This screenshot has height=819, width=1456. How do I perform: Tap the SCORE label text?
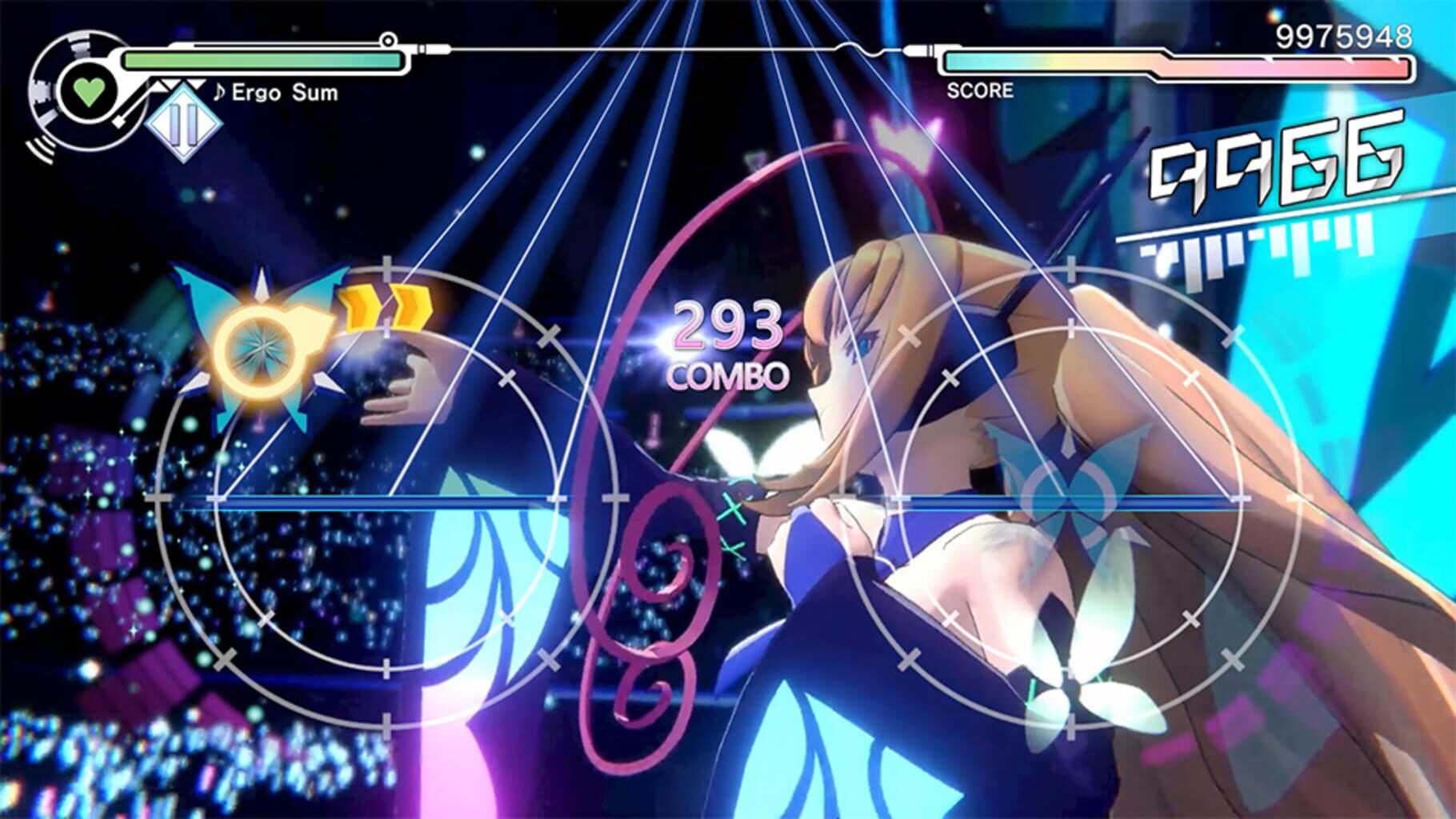[978, 91]
